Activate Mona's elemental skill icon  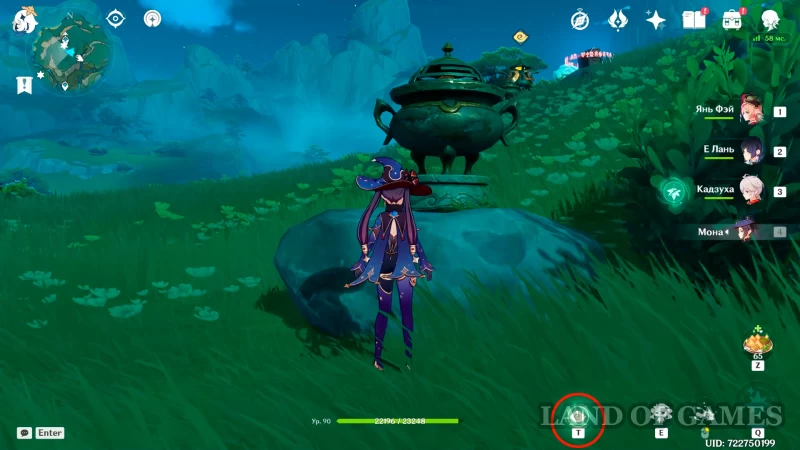pos(660,413)
